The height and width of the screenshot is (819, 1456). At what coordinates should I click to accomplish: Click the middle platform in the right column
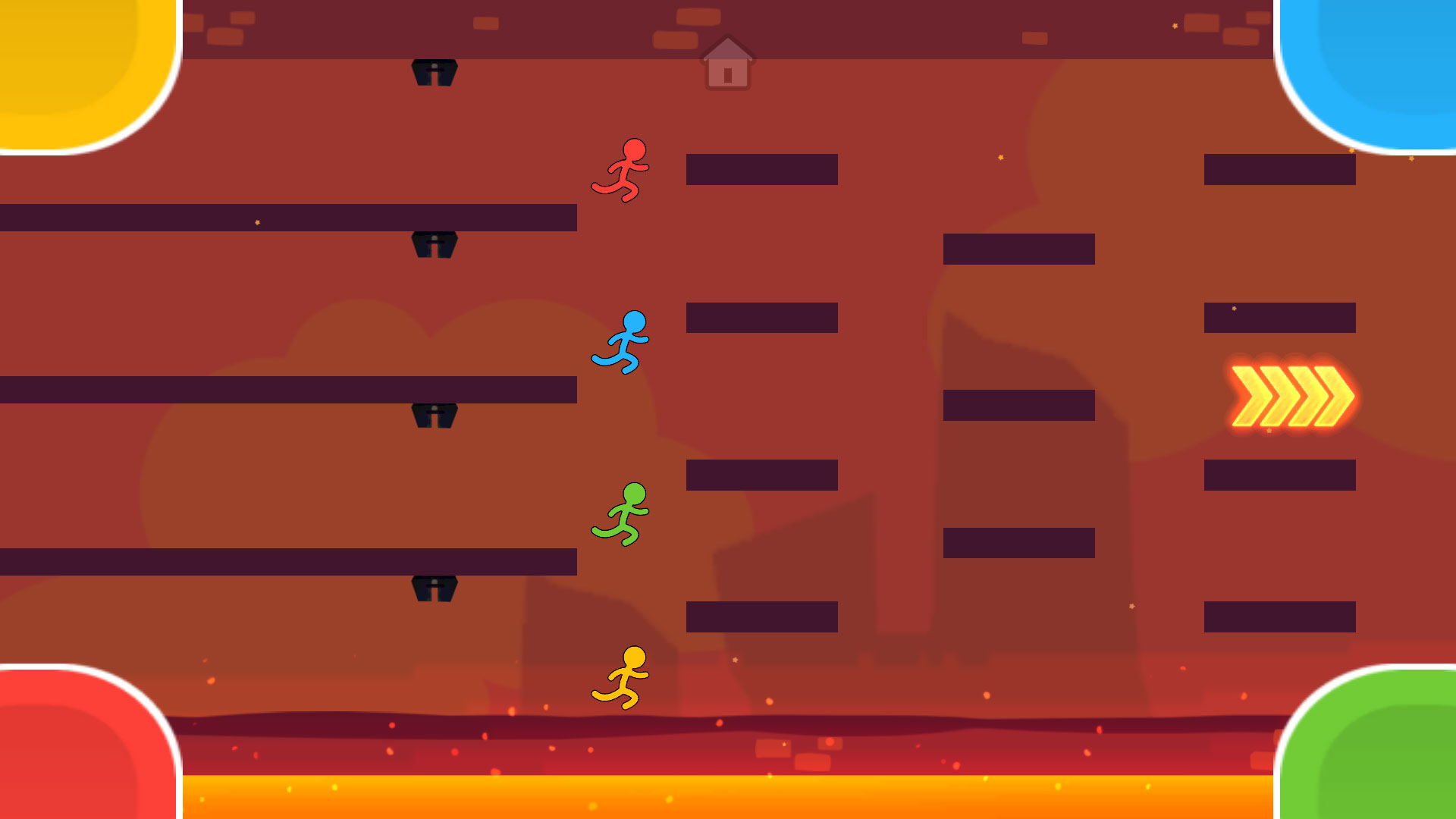coord(1020,406)
